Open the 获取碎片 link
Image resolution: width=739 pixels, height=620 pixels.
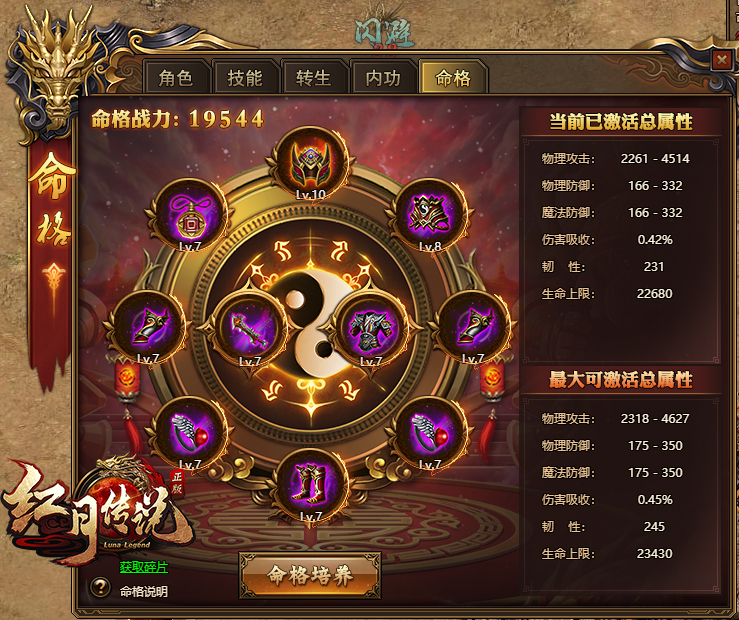144,567
